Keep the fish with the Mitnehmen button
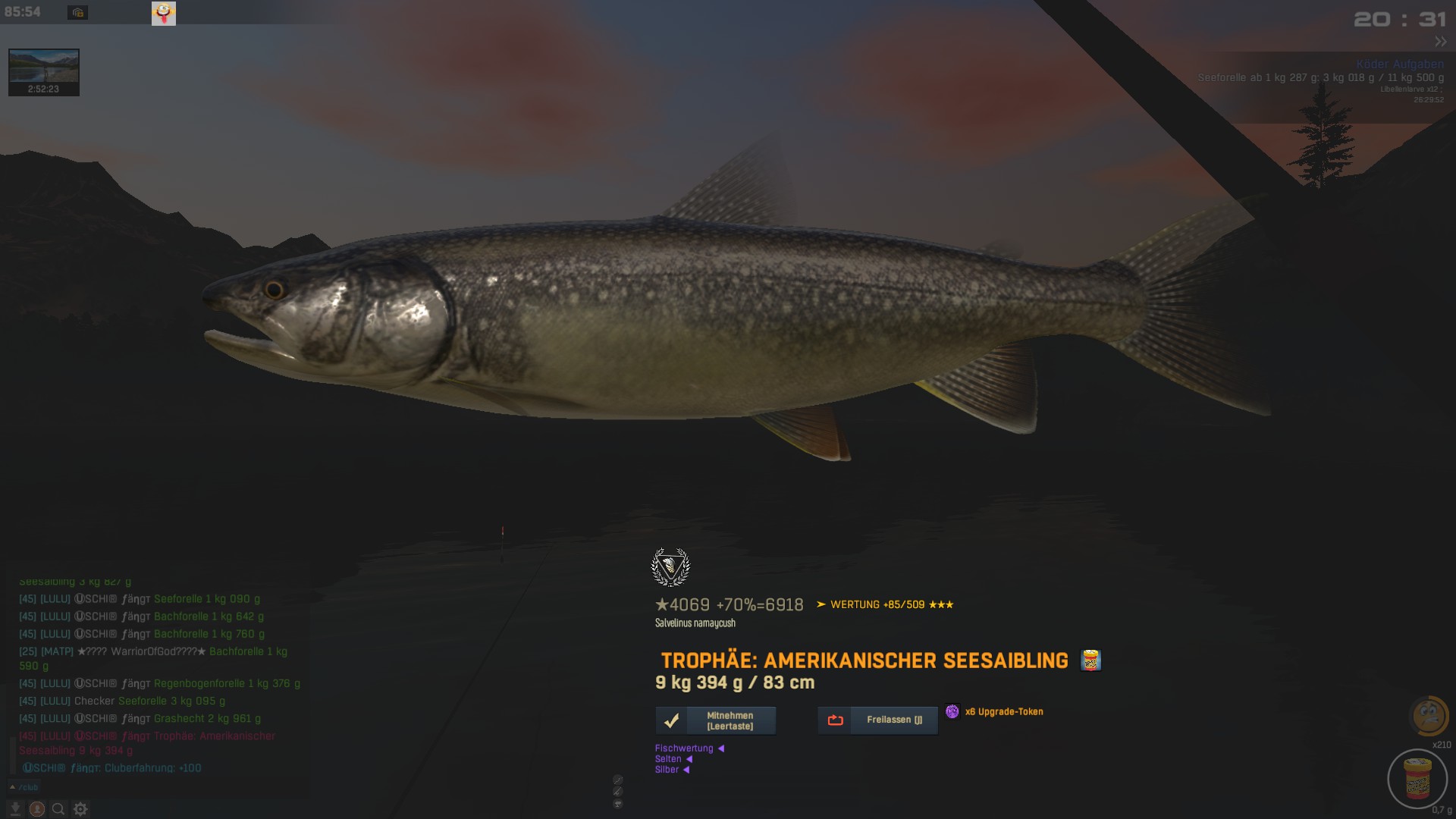Image resolution: width=1456 pixels, height=819 pixels. (x=715, y=720)
